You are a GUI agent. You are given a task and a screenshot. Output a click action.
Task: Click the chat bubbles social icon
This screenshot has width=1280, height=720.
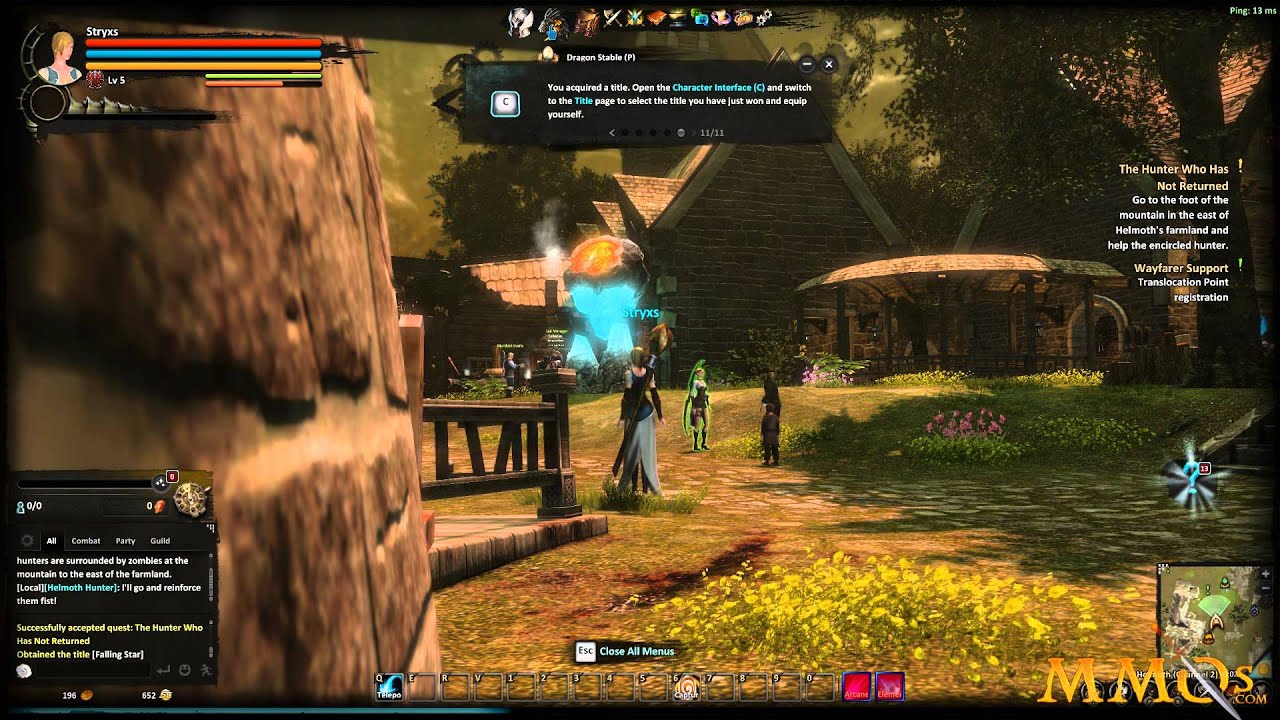(700, 17)
